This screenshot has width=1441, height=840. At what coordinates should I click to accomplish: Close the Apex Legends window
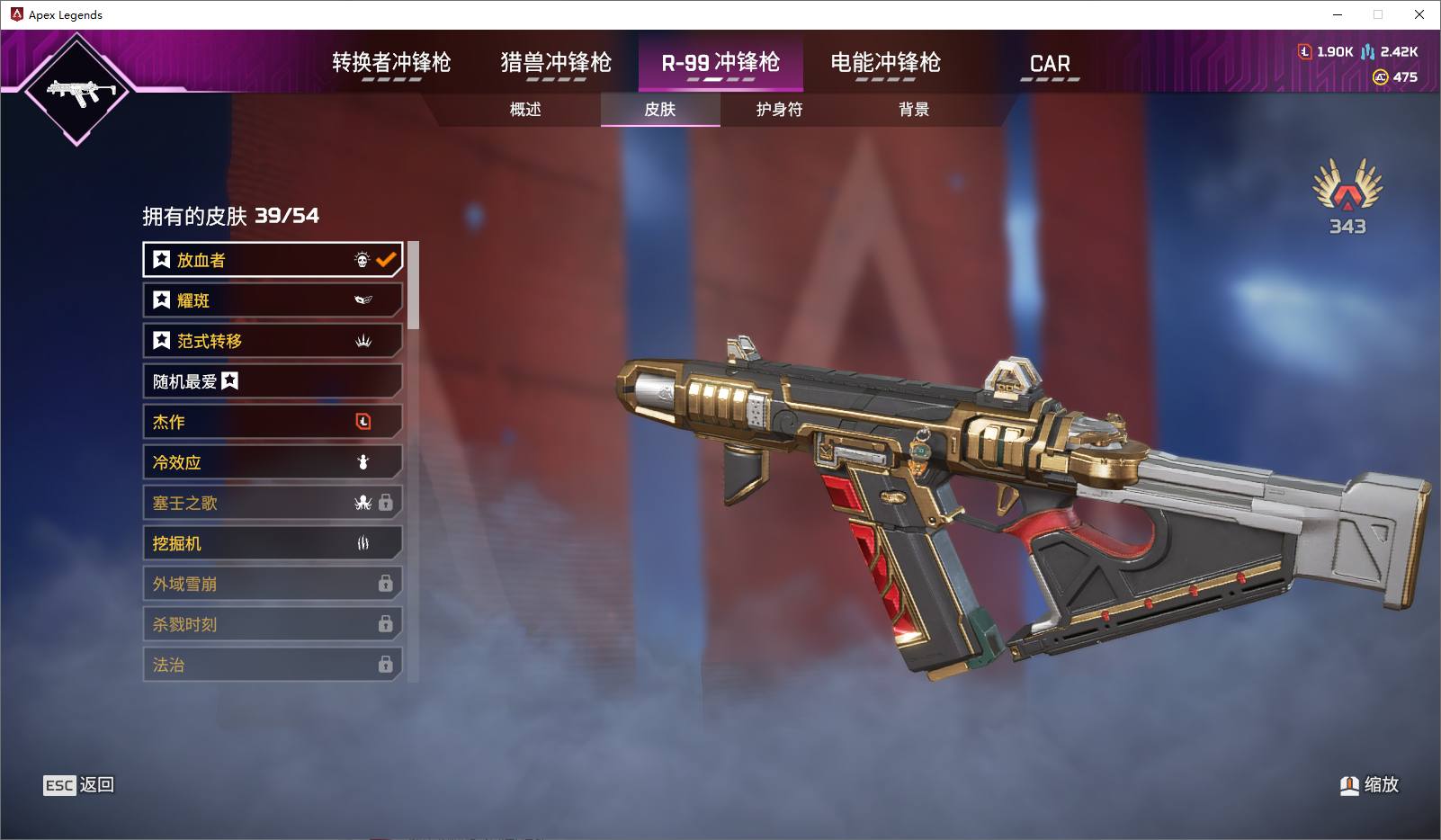tap(1419, 14)
